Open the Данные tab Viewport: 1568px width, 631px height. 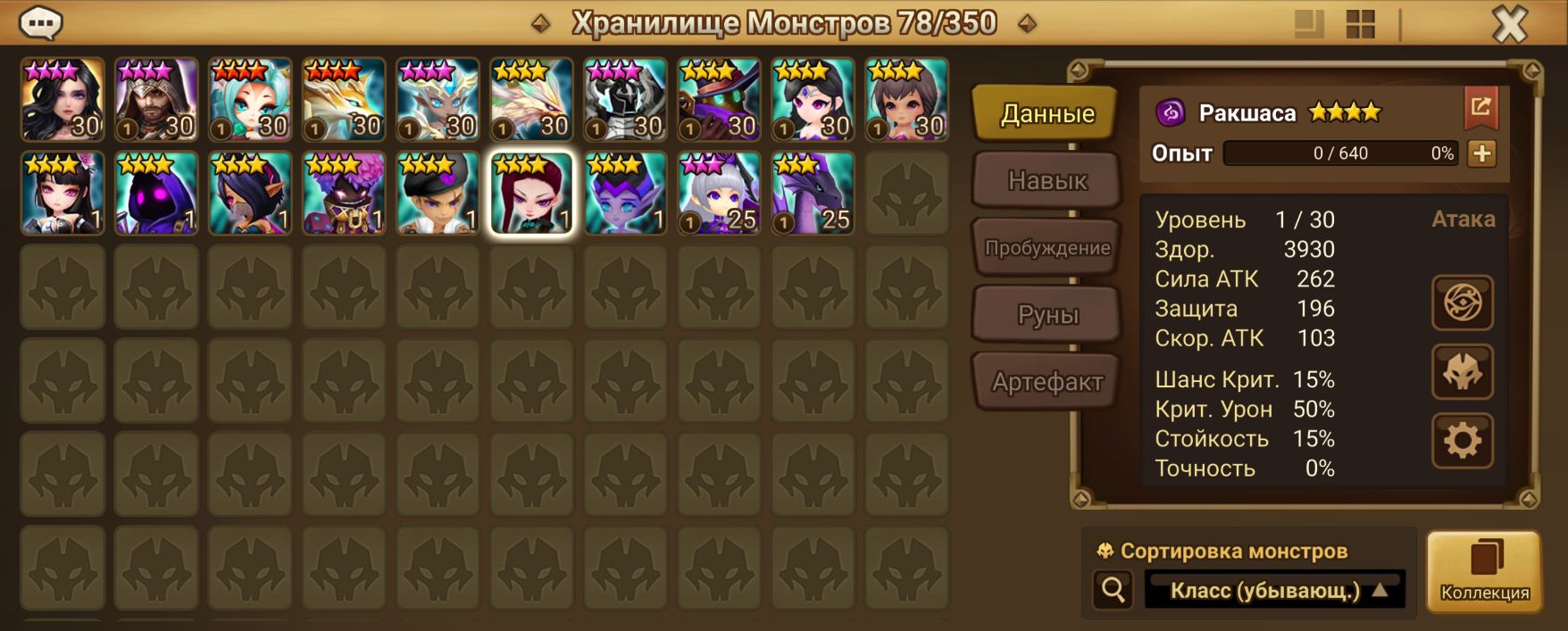1047,113
